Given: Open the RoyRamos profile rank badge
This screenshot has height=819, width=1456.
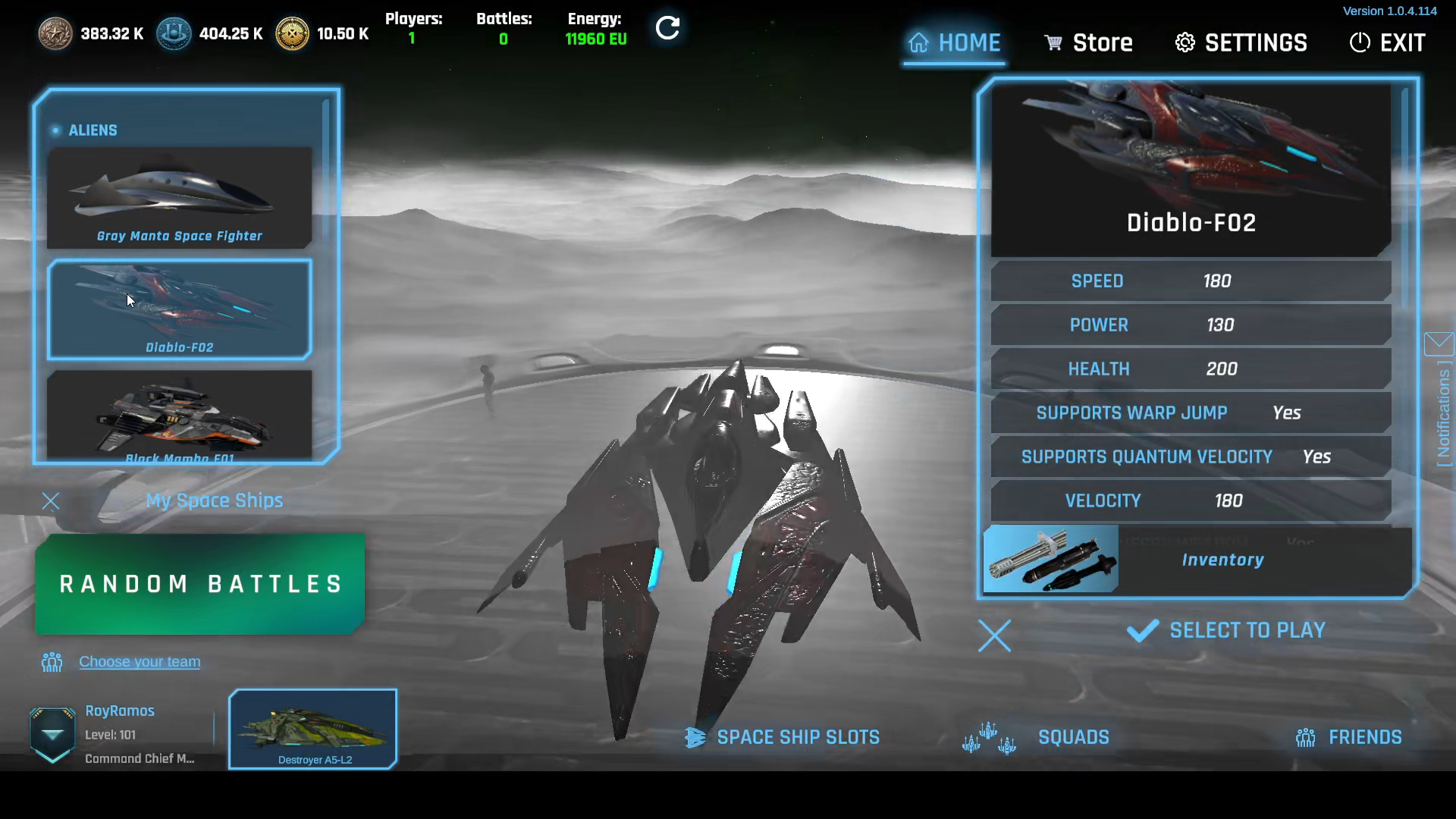Looking at the screenshot, I should 52,734.
